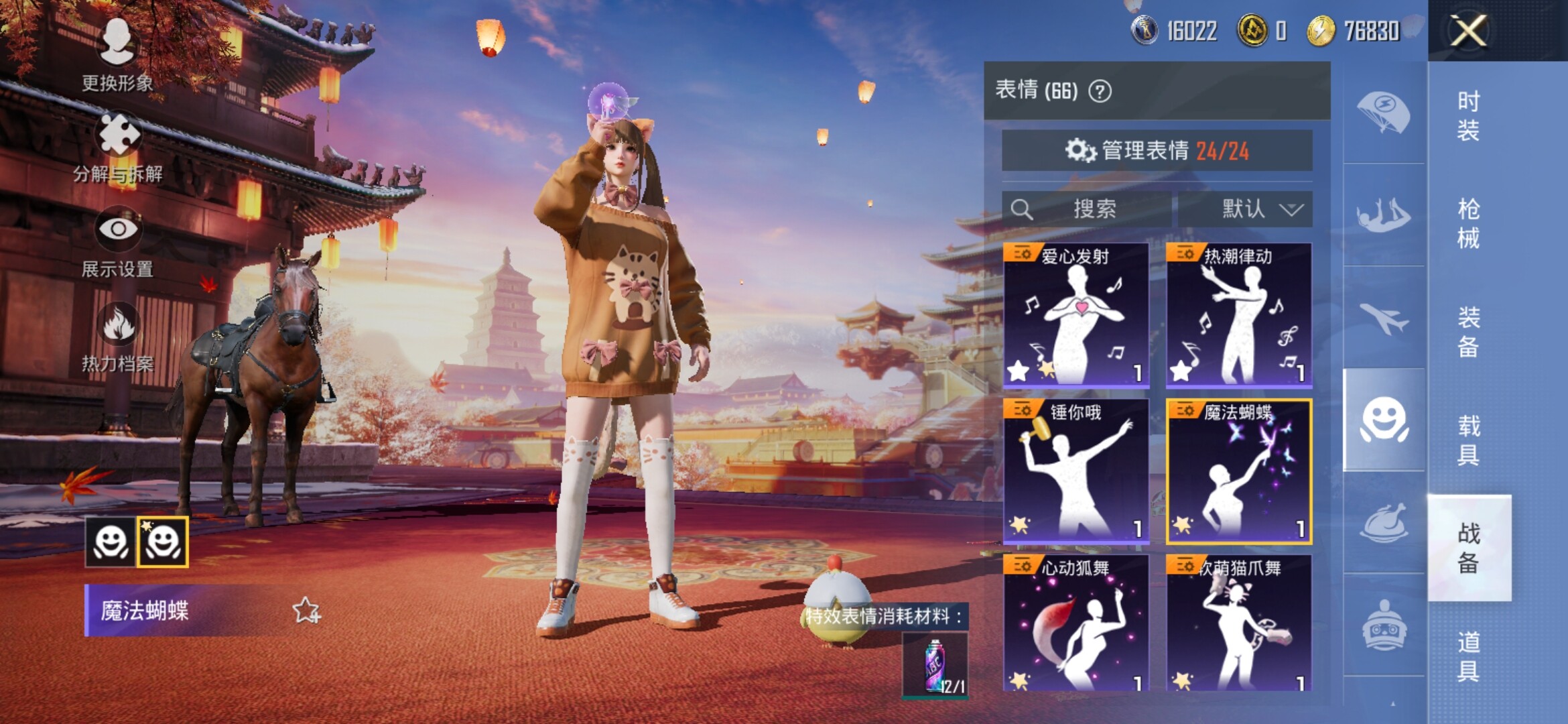Open the 道具 items tab
The image size is (1568, 724).
tap(1468, 656)
